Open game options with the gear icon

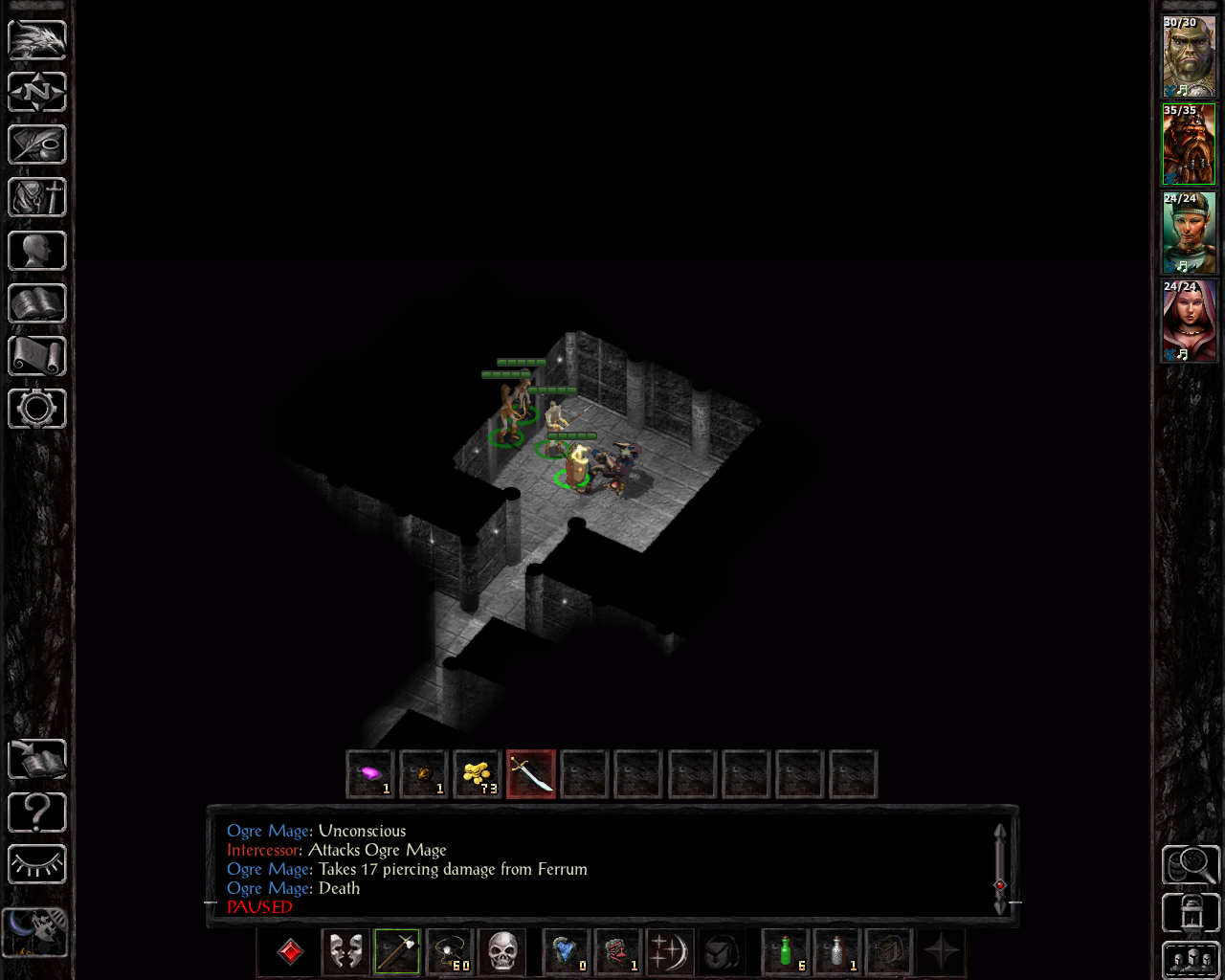38,409
